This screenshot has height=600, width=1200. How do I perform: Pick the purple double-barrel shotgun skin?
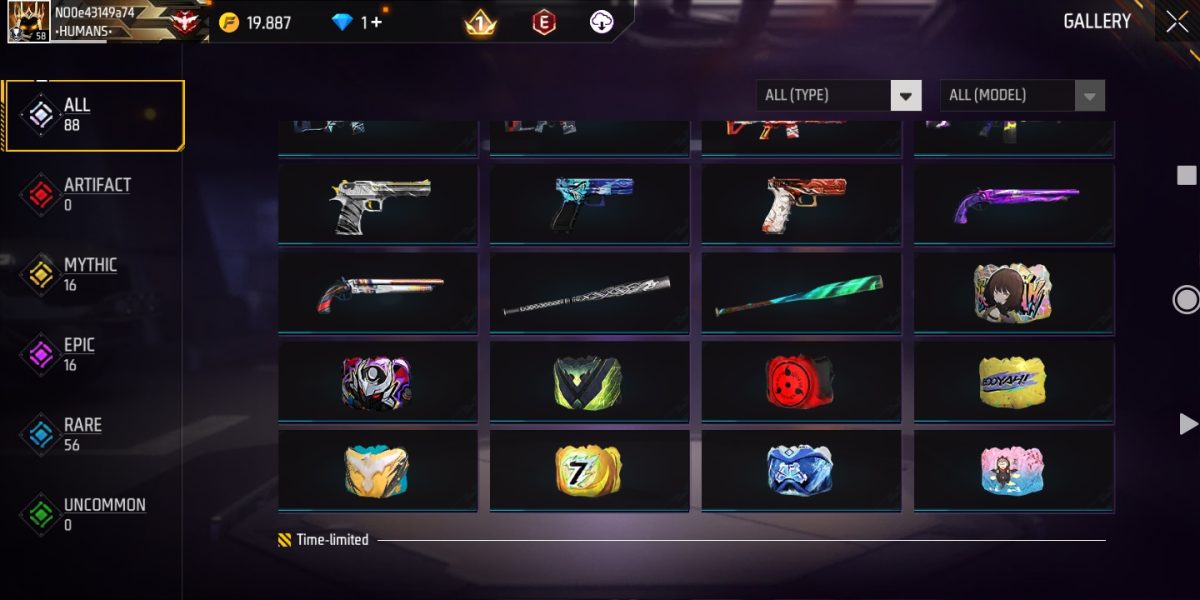[x=1014, y=204]
